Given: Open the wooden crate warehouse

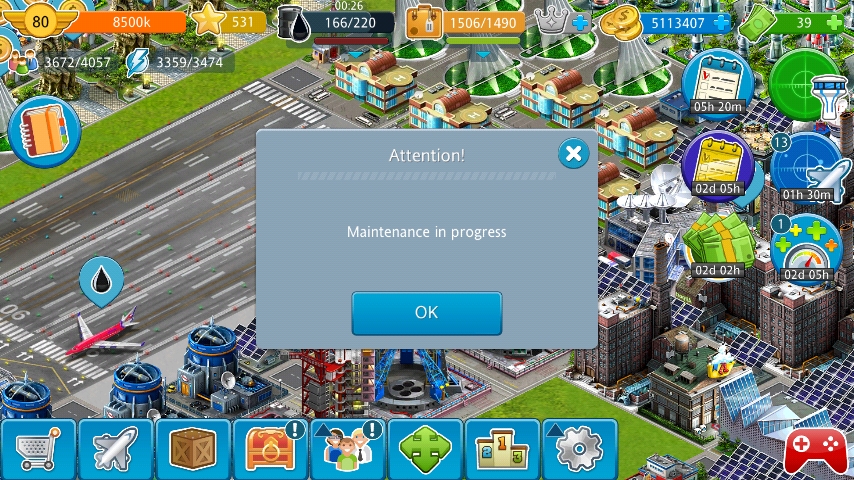Looking at the screenshot, I should (193, 450).
